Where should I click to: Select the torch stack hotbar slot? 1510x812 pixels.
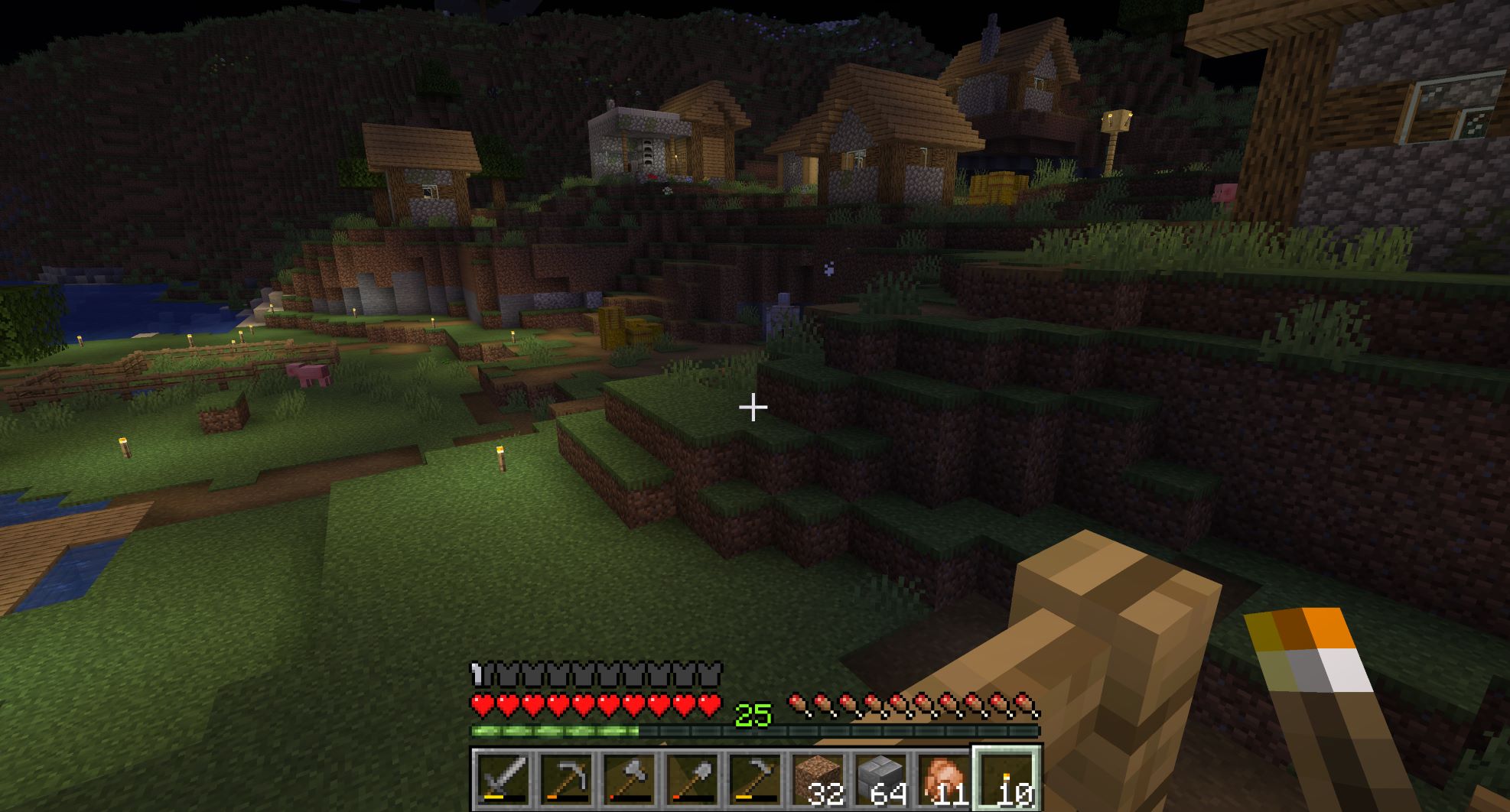pyautogui.click(x=1007, y=780)
